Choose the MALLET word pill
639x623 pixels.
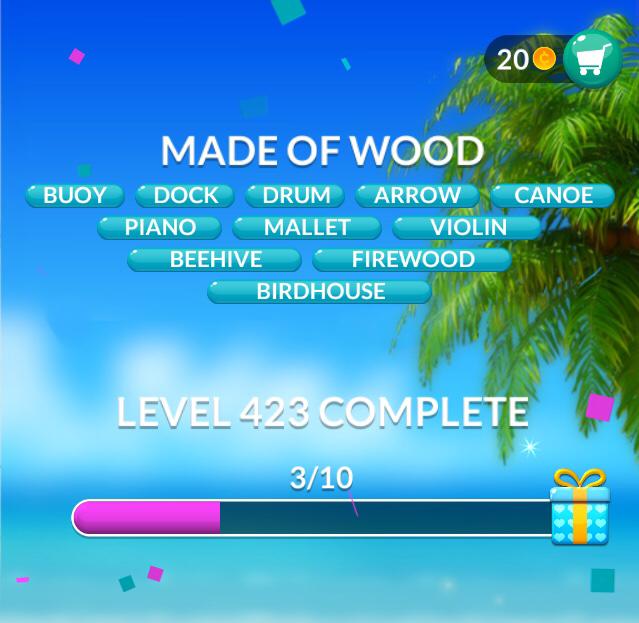[x=307, y=227]
